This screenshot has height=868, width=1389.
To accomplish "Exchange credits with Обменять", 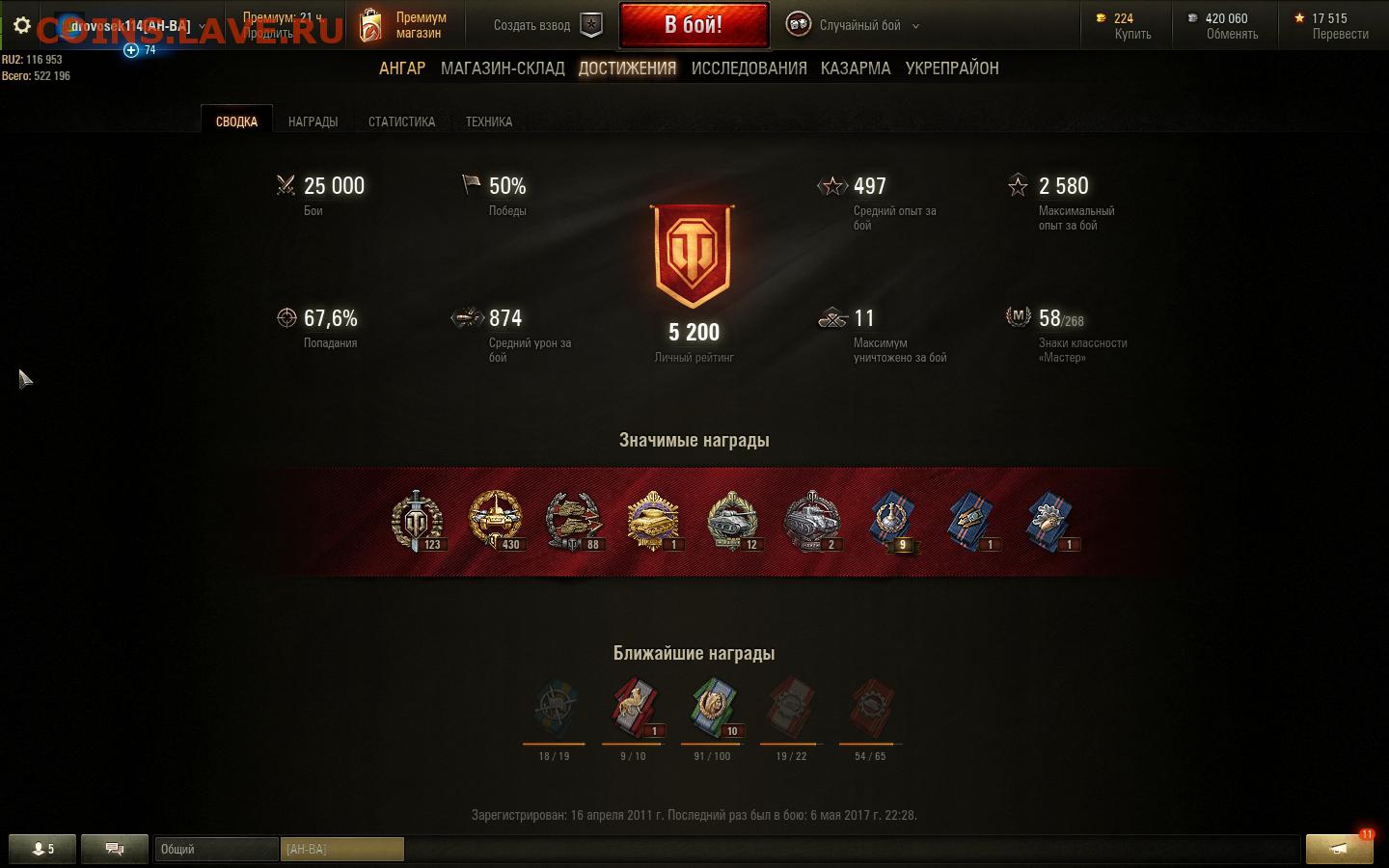I will [x=1232, y=34].
